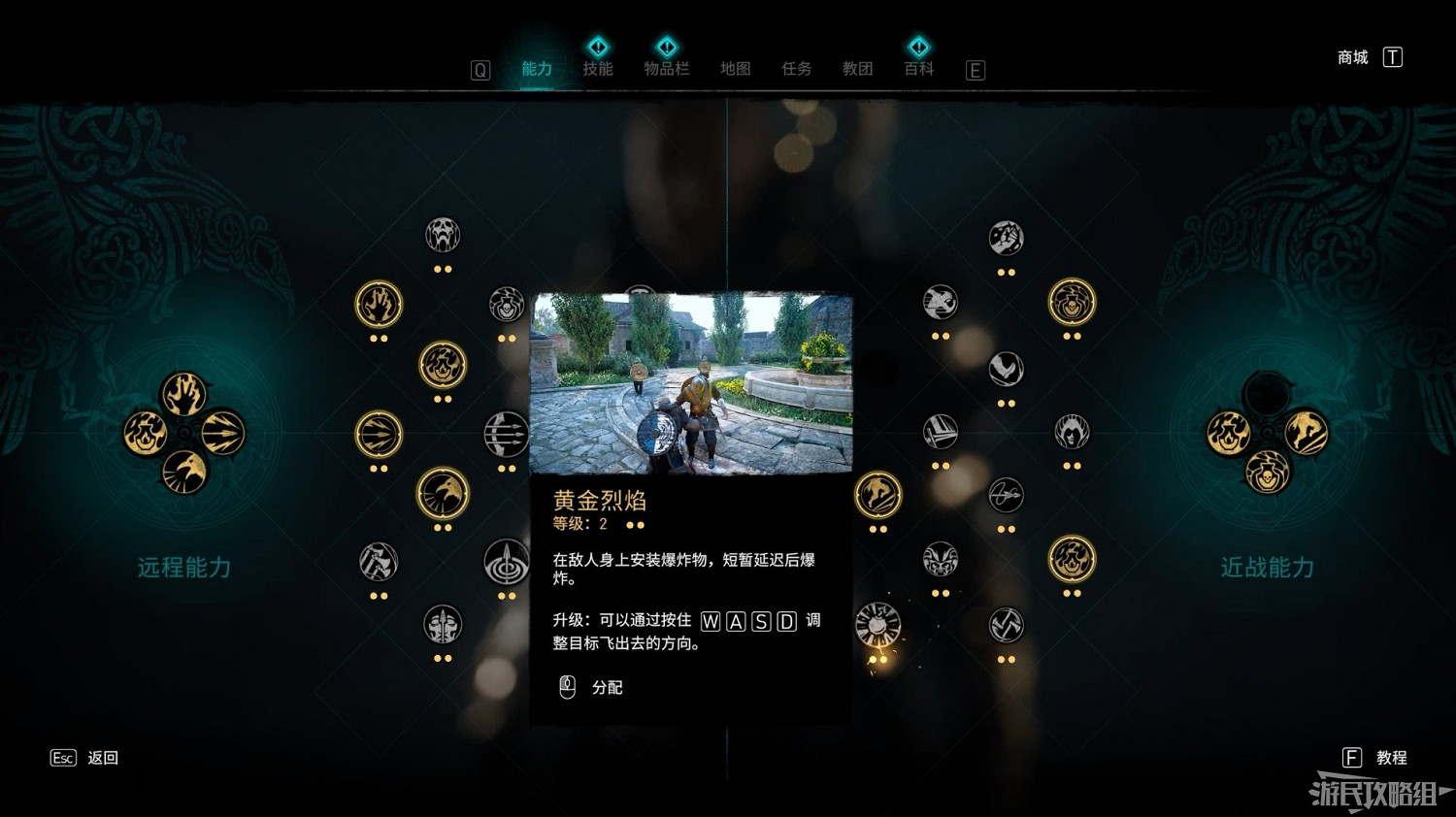Select the triple-arrow spread shot ability icon
Viewport: 1456px width, 817px height.
coord(506,436)
